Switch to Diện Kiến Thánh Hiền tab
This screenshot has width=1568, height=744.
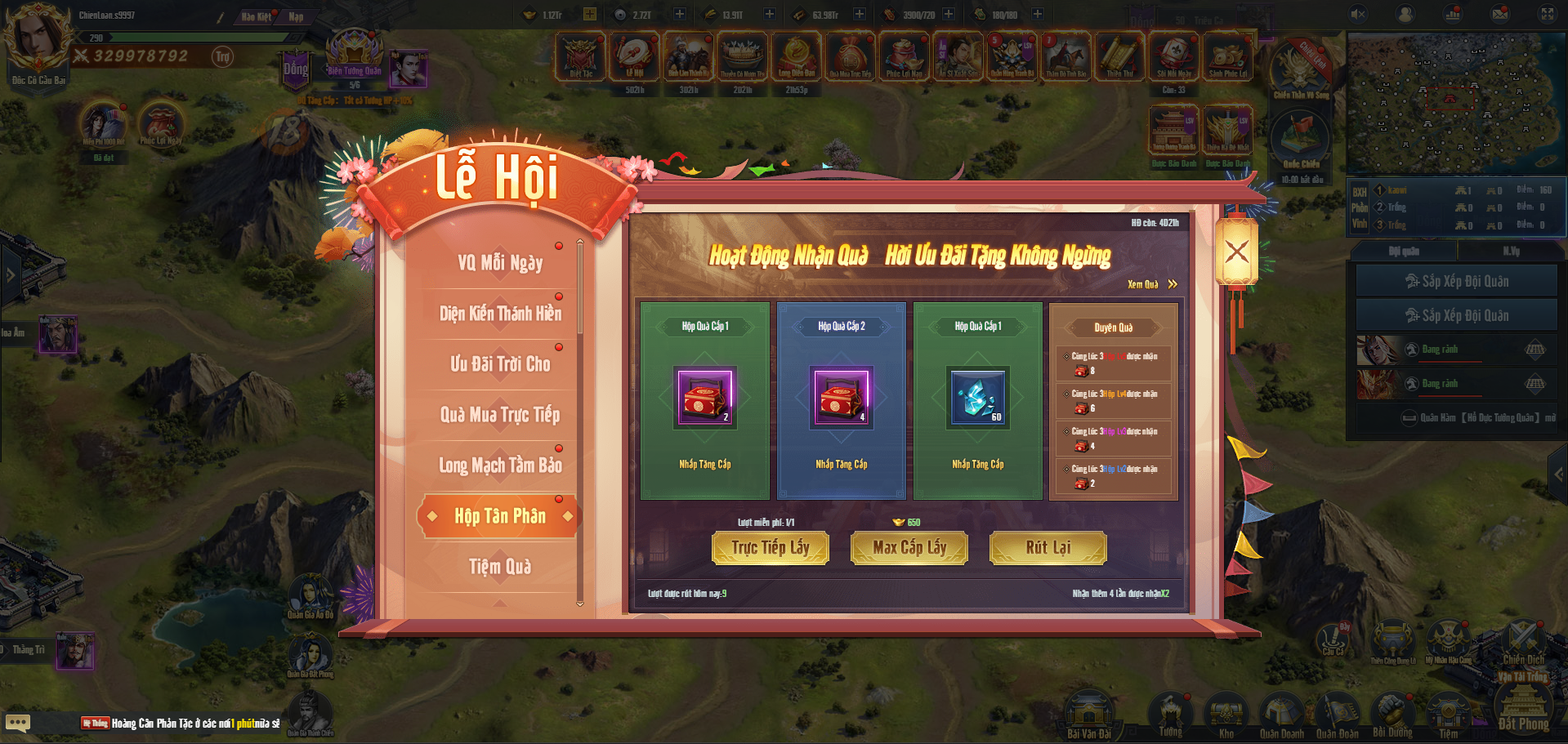pos(499,314)
